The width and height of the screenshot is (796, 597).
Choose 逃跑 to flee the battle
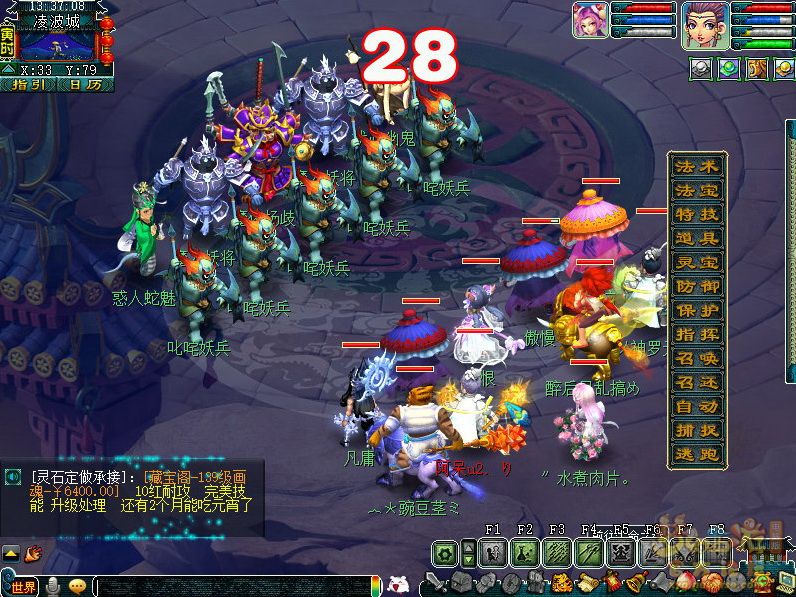click(697, 454)
